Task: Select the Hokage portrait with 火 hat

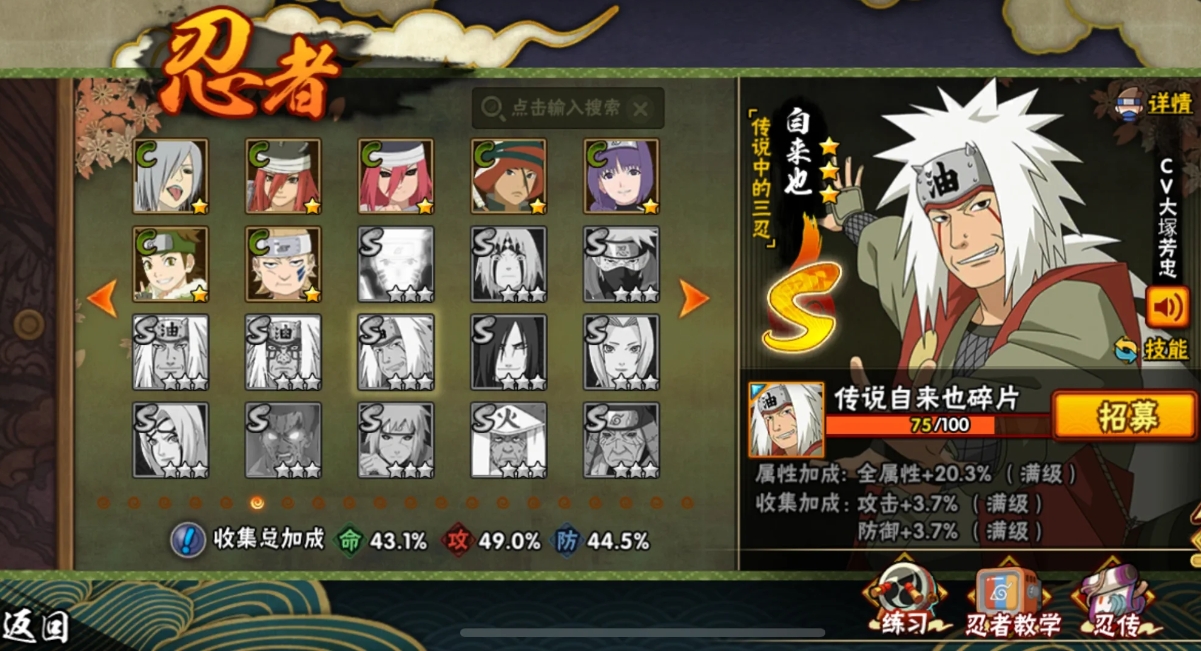Action: (509, 440)
